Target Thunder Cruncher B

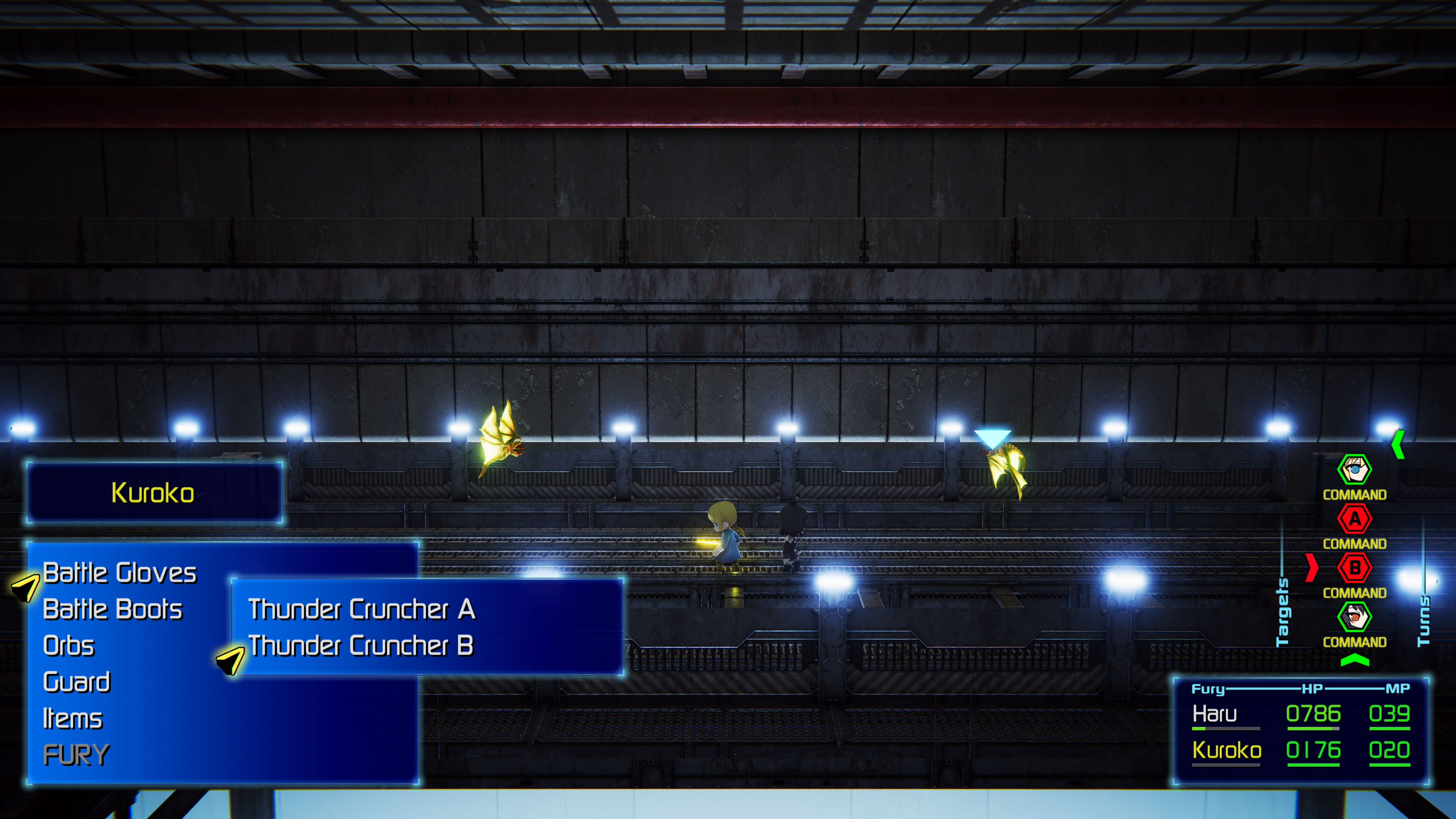tap(361, 645)
